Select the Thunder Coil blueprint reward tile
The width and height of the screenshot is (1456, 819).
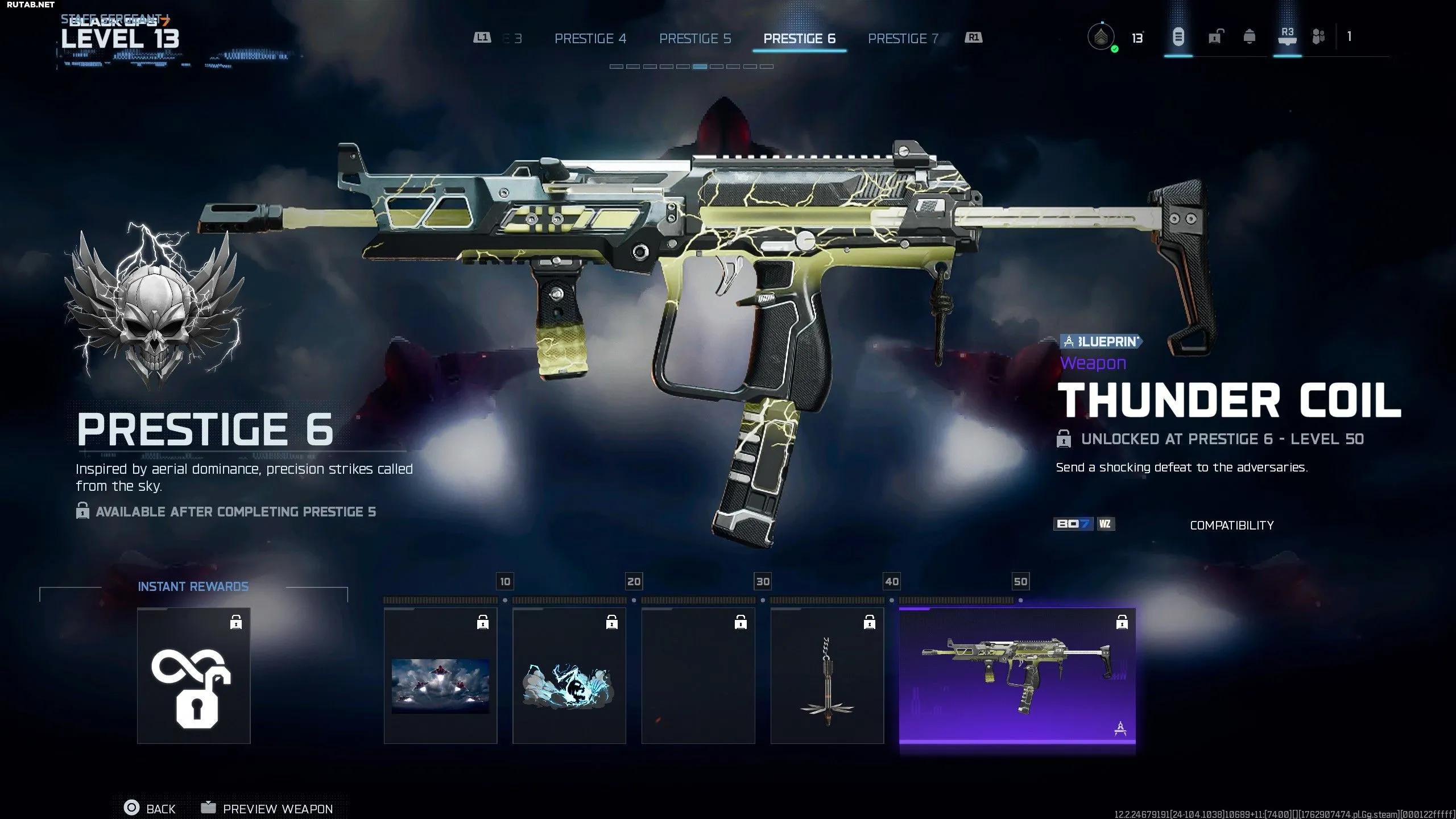[x=1017, y=676]
